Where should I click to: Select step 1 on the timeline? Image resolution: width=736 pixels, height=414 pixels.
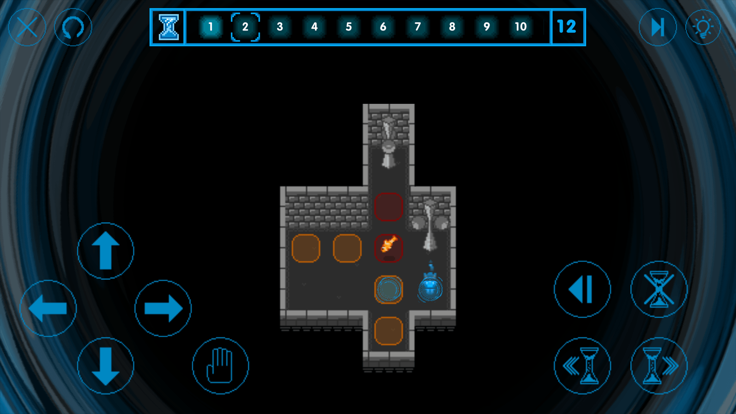[210, 27]
